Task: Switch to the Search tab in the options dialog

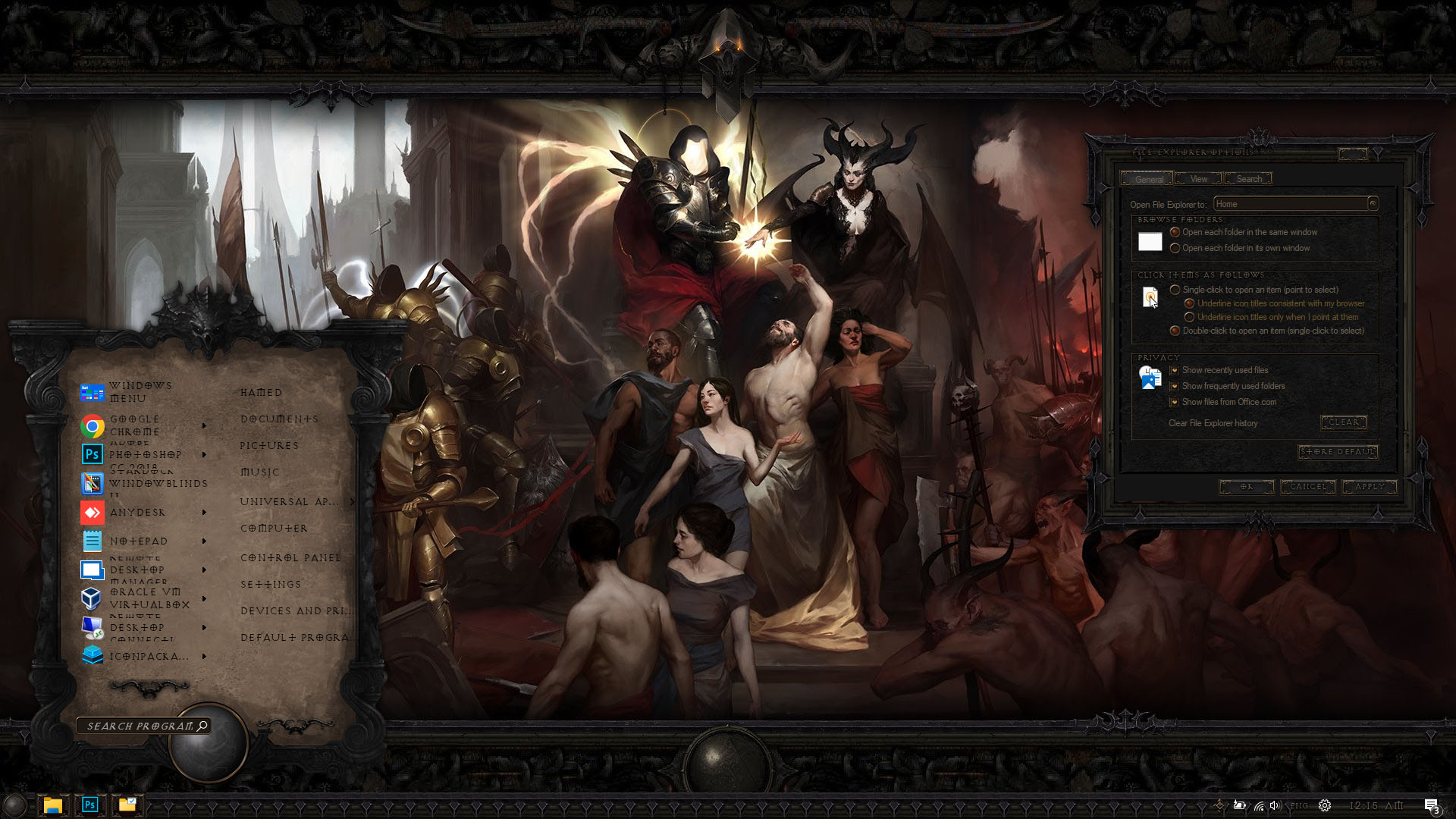Action: pos(1248,179)
